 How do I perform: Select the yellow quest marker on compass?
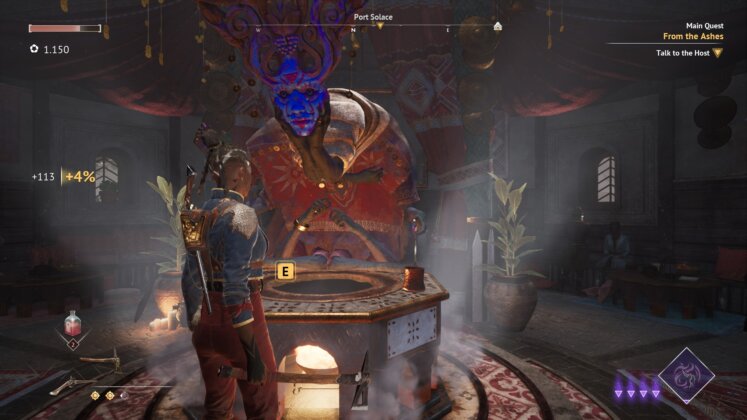[x=380, y=26]
